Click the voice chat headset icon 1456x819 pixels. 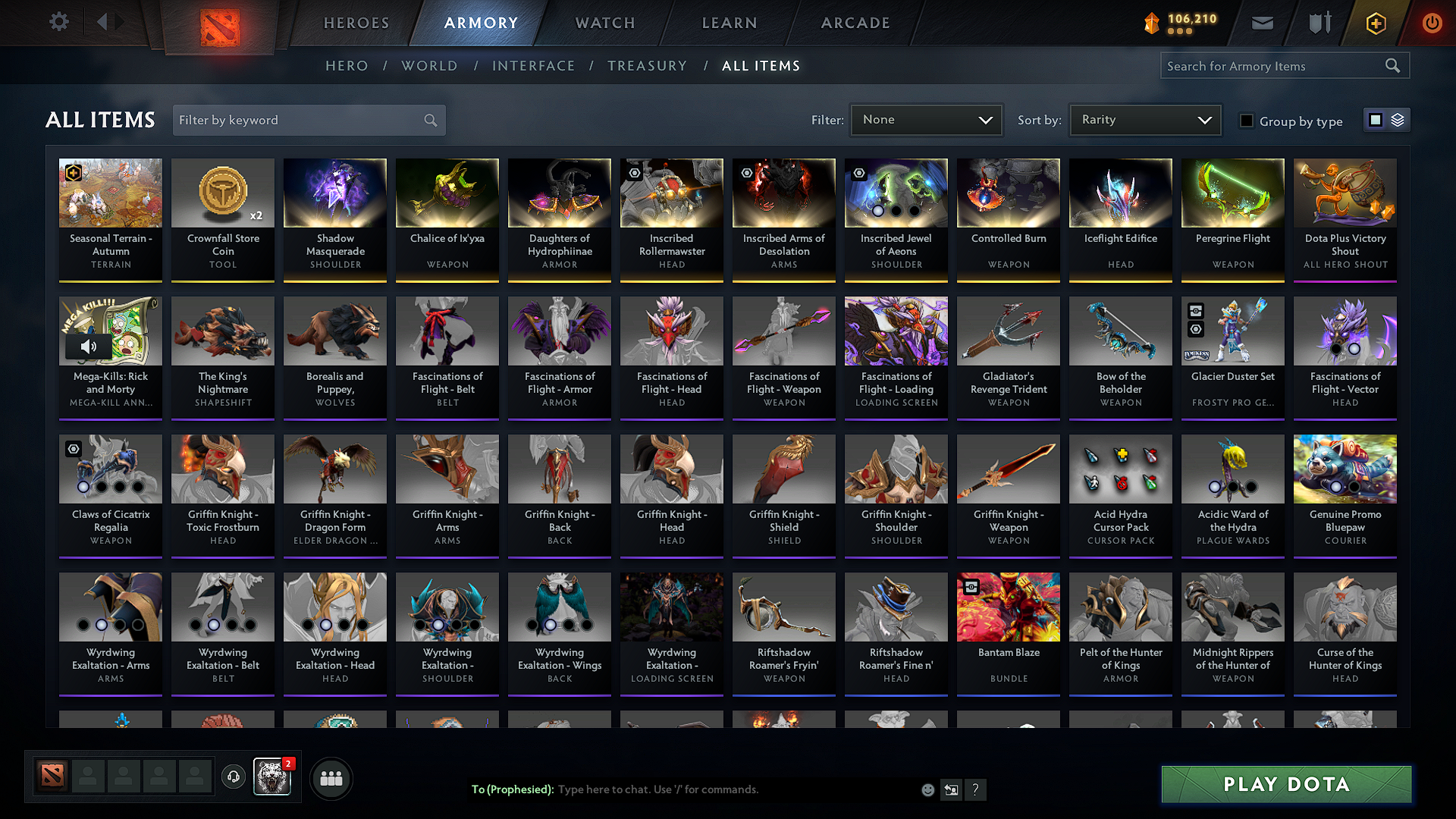(233, 777)
